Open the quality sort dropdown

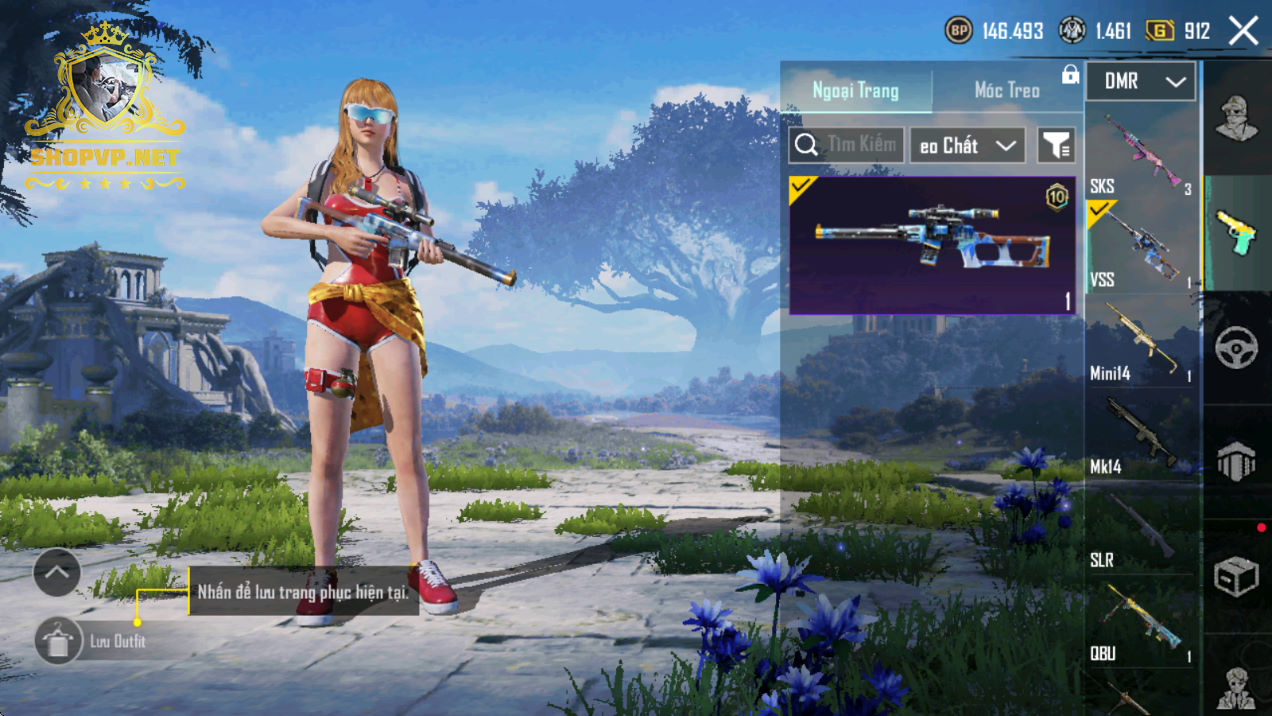pyautogui.click(x=968, y=145)
